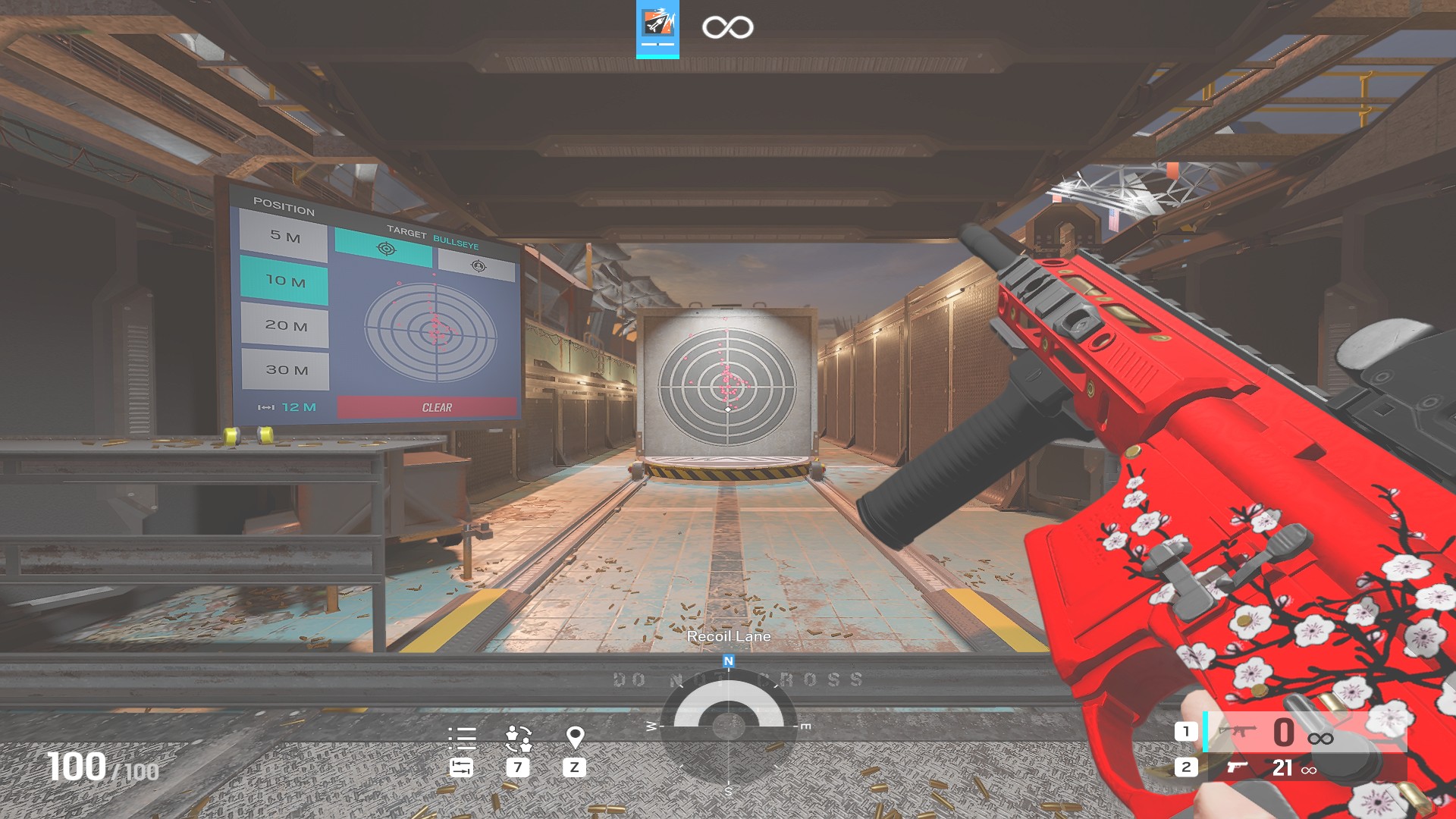The image size is (1456, 819).
Task: Open the checklist icon in the HUD
Action: tap(462, 738)
